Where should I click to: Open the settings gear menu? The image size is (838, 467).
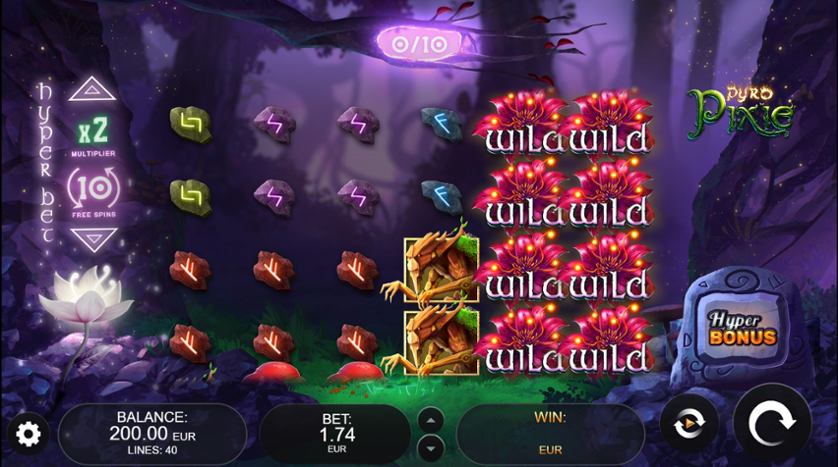(28, 434)
